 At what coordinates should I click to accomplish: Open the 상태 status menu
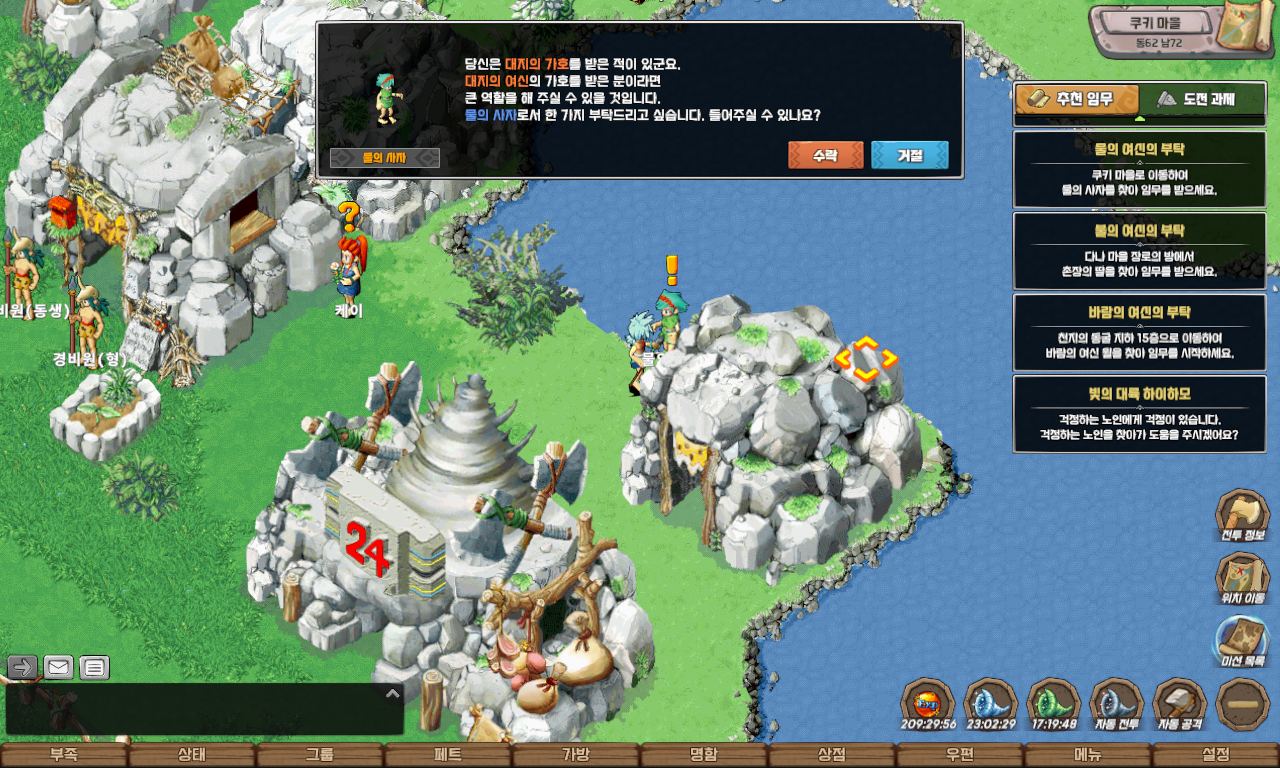[192, 756]
